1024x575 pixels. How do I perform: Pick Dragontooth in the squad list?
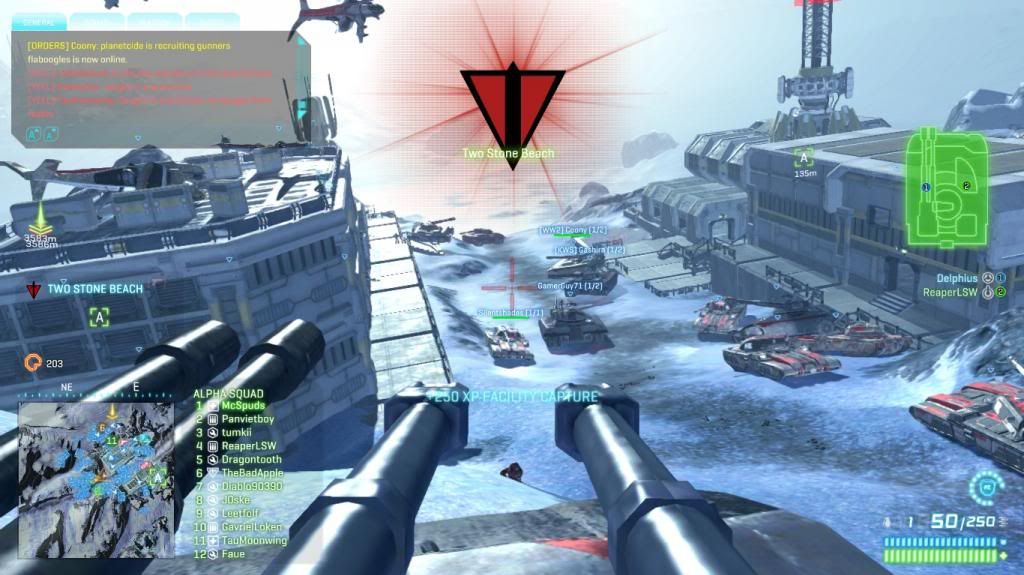[251, 459]
